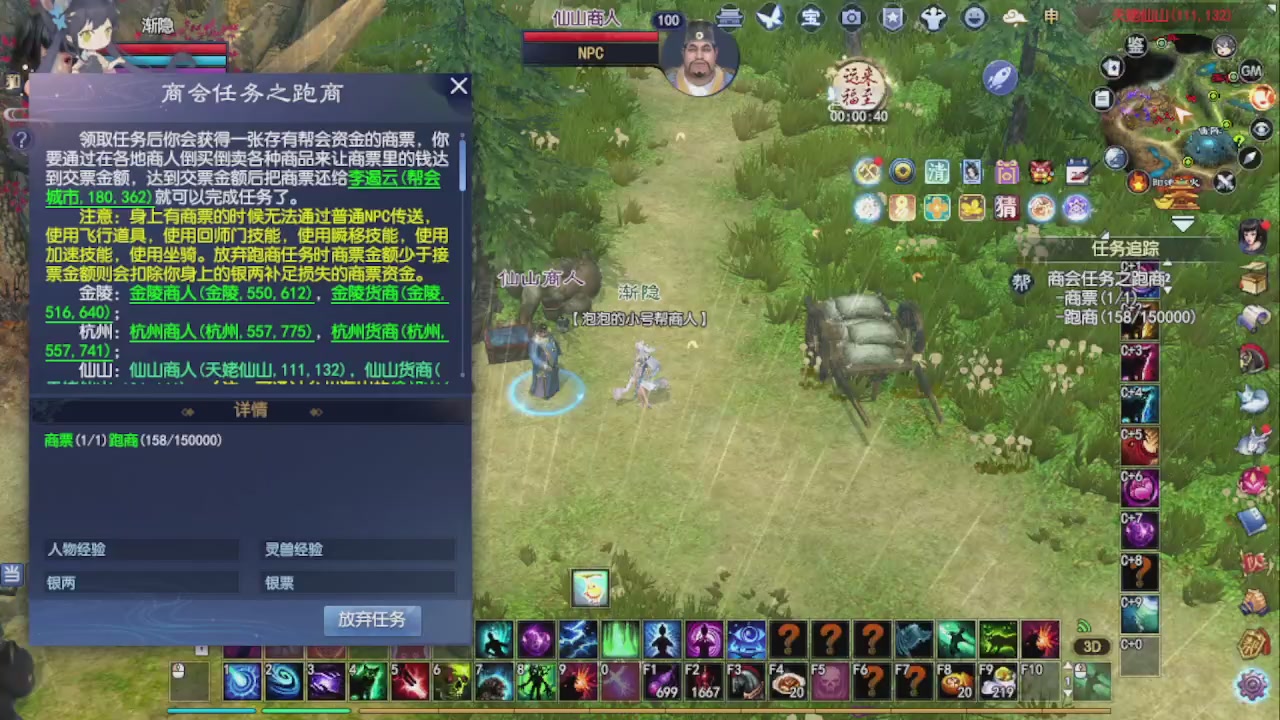The height and width of the screenshot is (720, 1280).
Task: Toggle the mouse icon left of the skill hotbar
Action: tap(178, 671)
